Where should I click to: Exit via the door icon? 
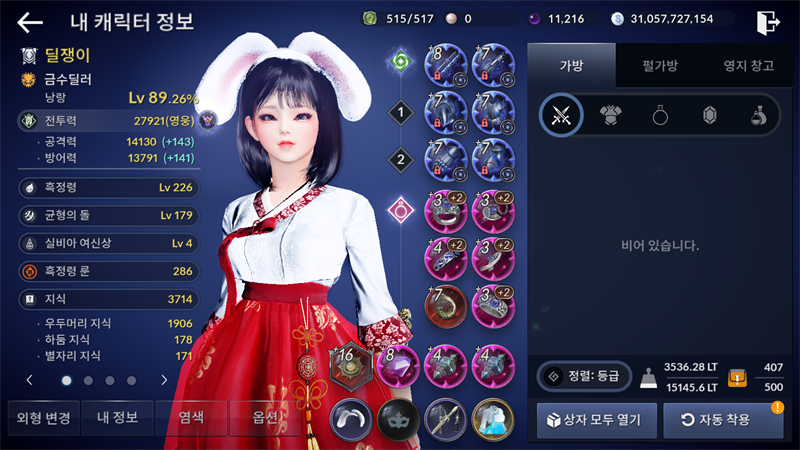pos(768,22)
